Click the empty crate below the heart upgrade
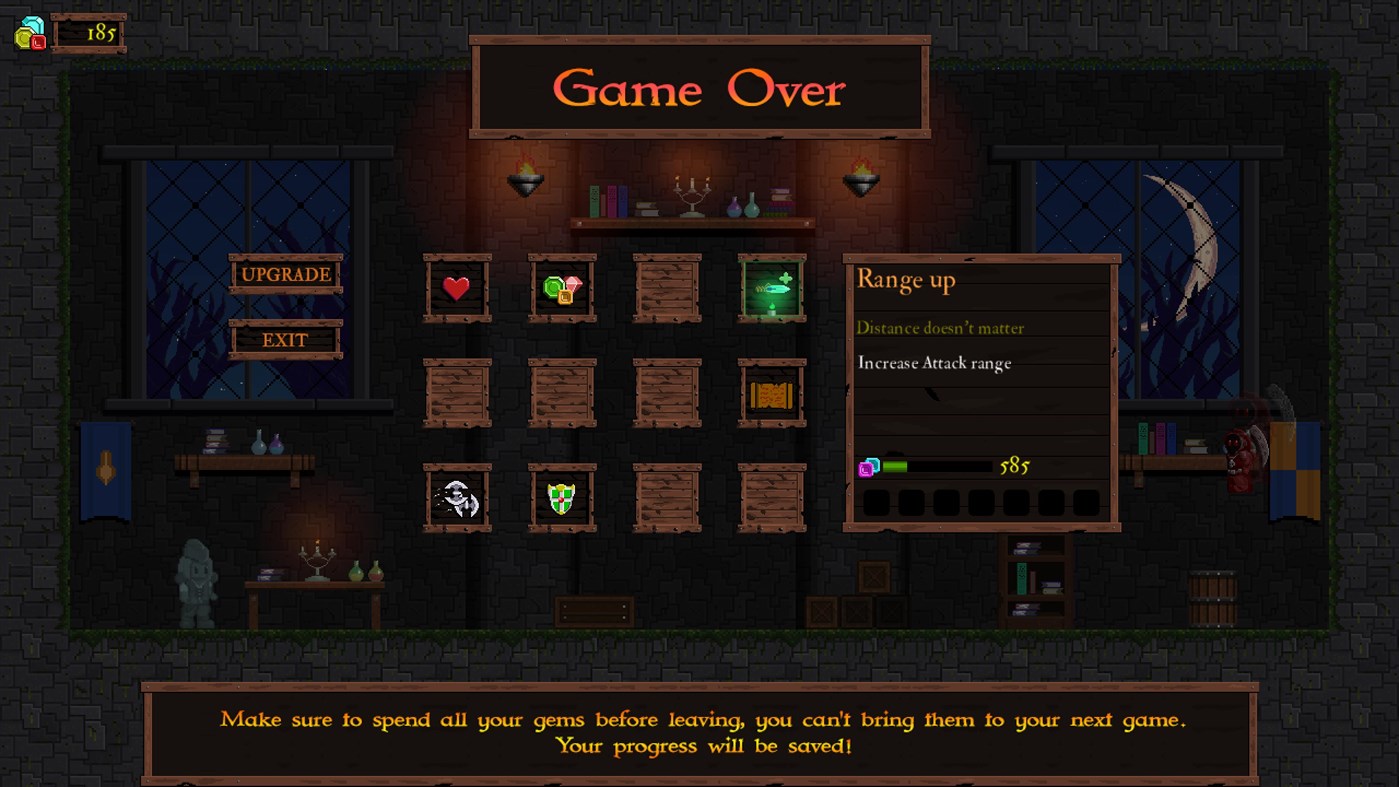Viewport: 1399px width, 787px height. click(x=457, y=393)
